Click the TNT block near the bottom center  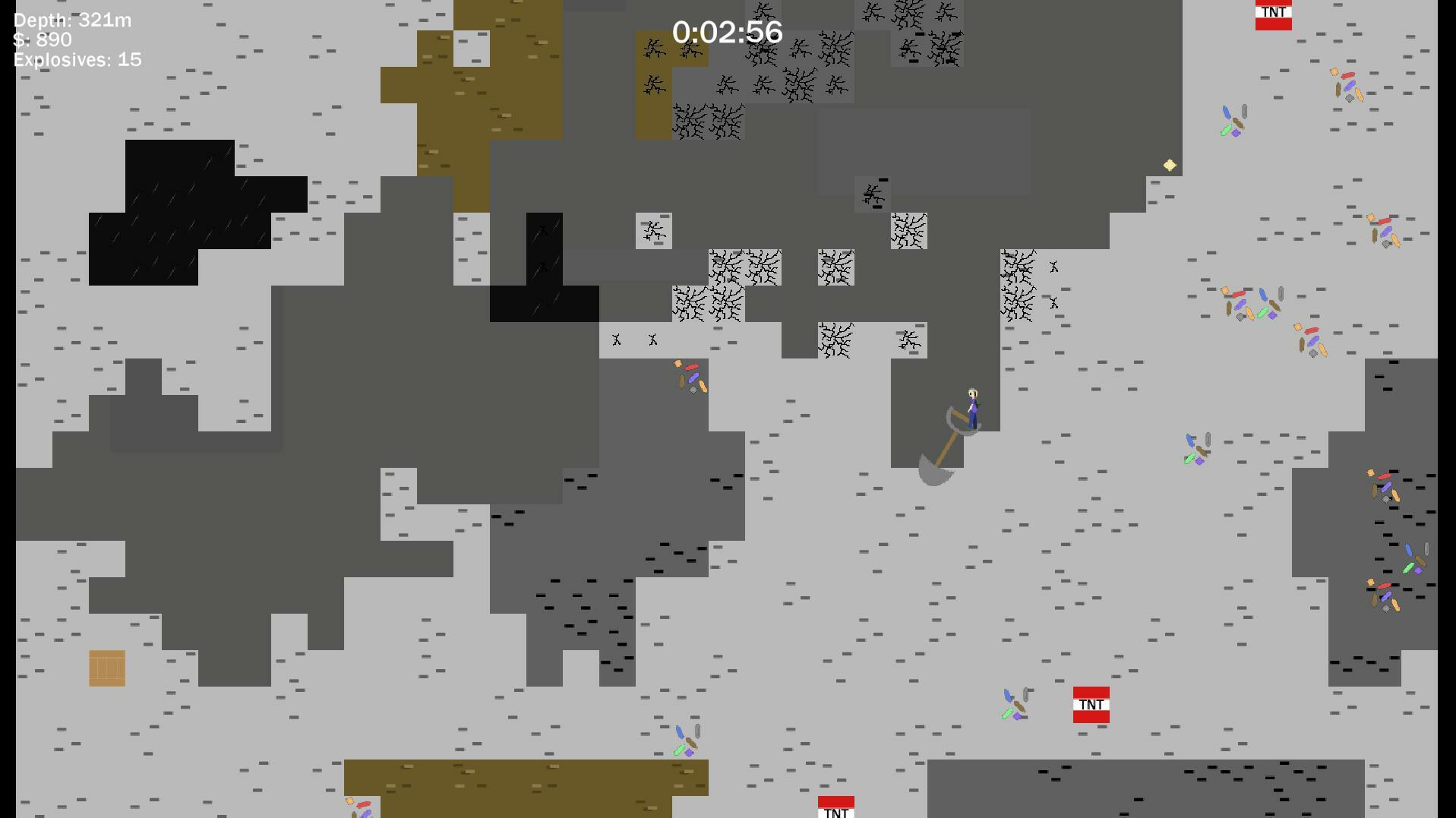pyautogui.click(x=1091, y=705)
